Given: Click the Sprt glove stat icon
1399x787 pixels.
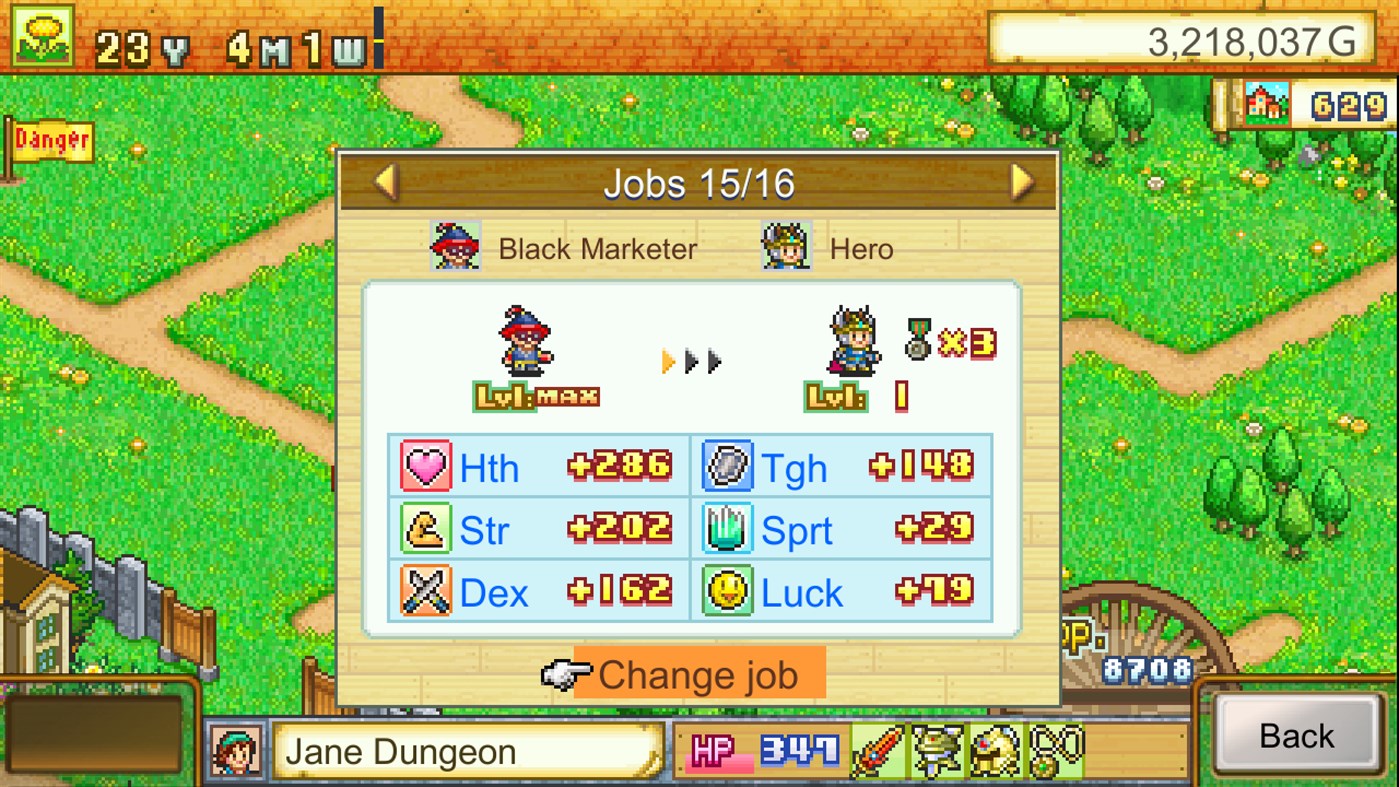Looking at the screenshot, I should click(726, 529).
